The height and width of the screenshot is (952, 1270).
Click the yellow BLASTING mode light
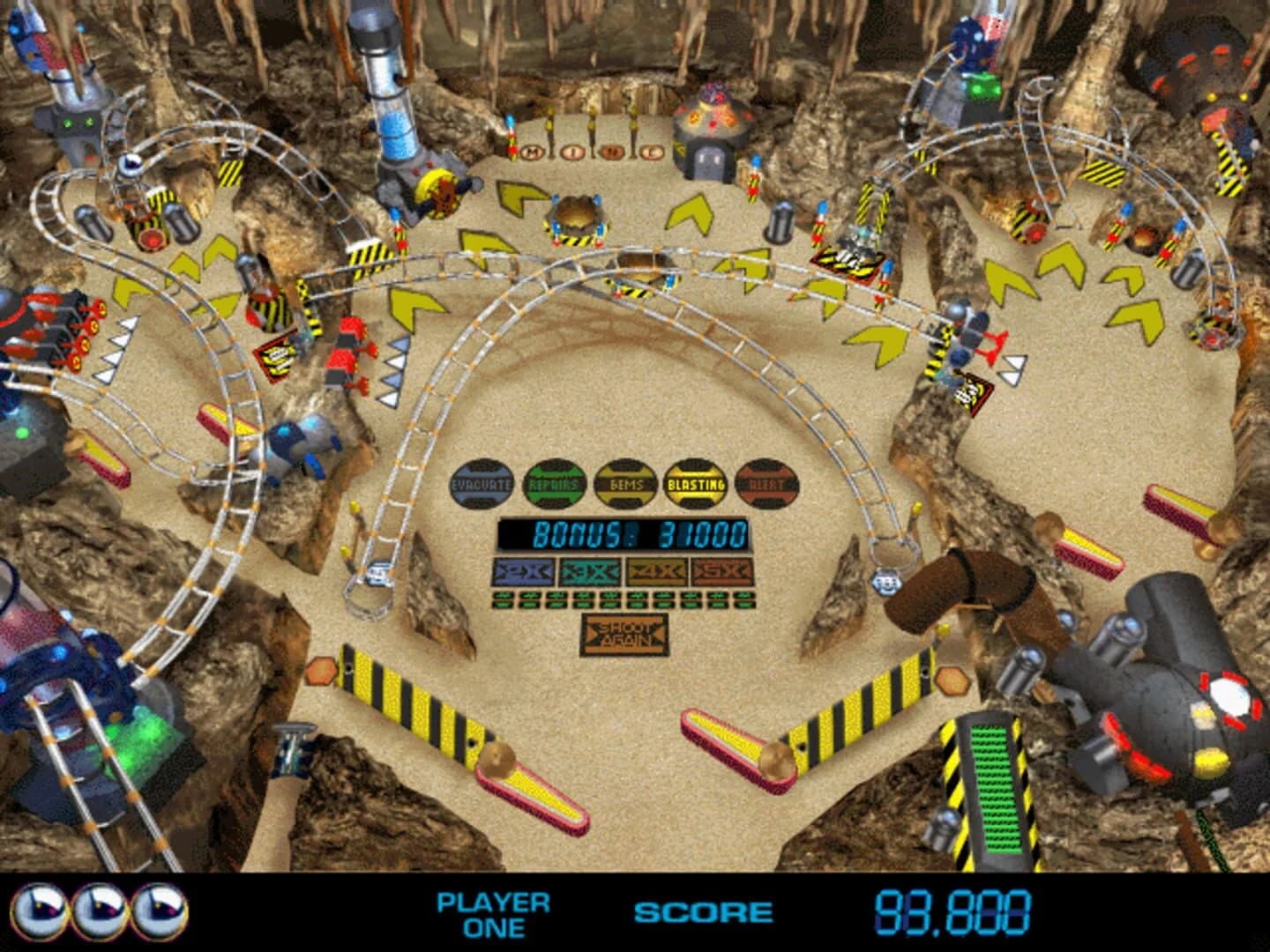[x=697, y=482]
